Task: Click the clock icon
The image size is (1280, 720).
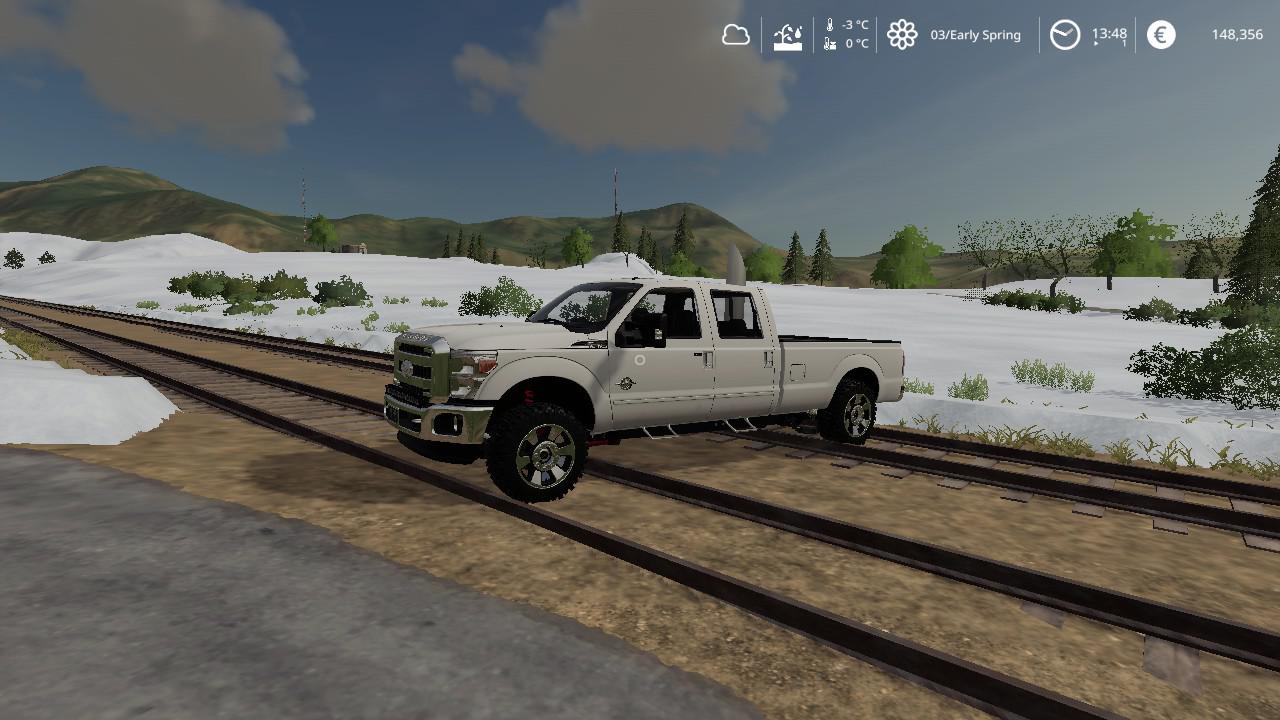Action: pos(1065,35)
